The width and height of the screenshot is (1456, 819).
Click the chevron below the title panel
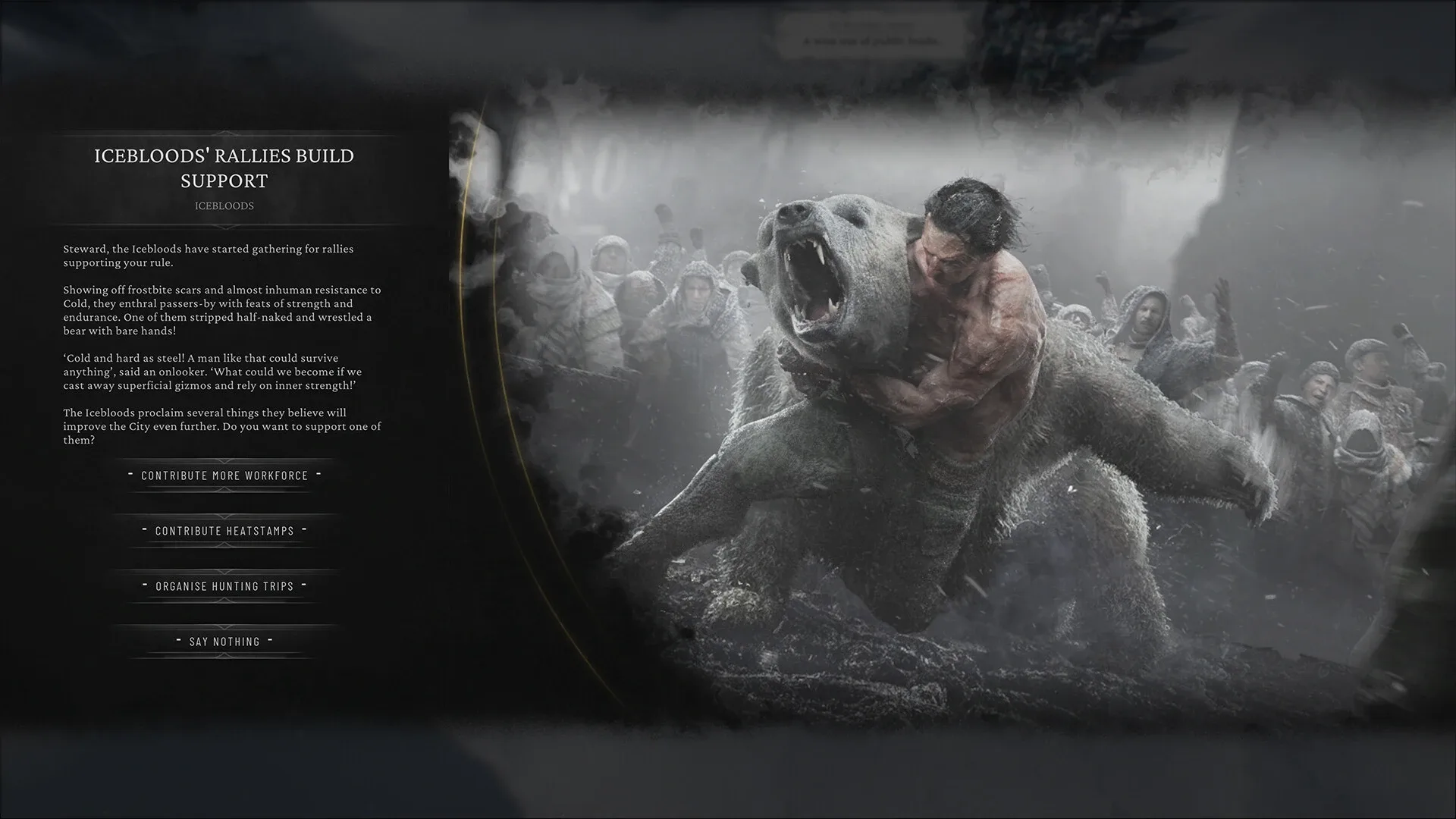point(224,227)
